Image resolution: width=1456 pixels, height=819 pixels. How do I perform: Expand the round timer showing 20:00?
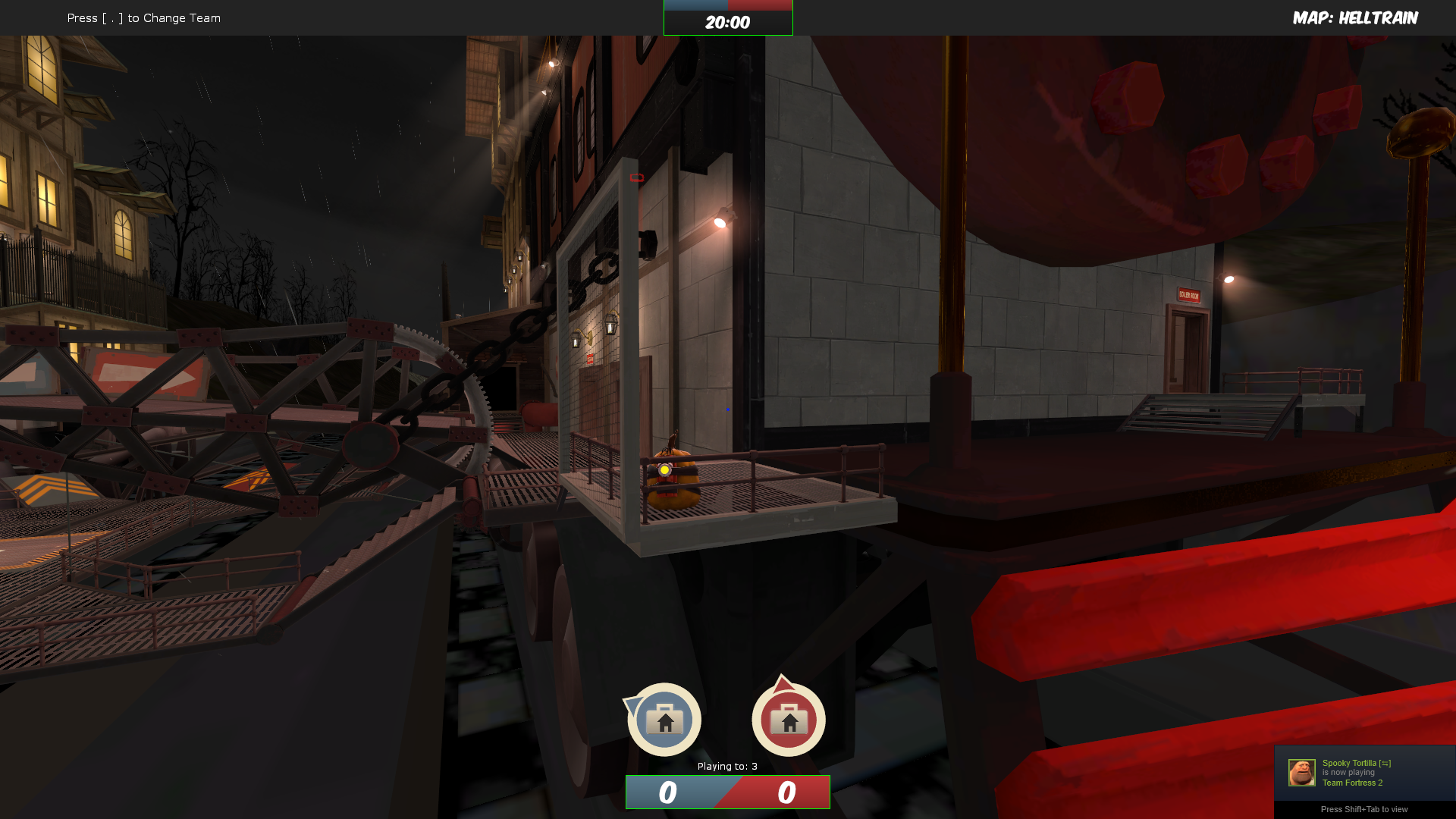(x=727, y=21)
